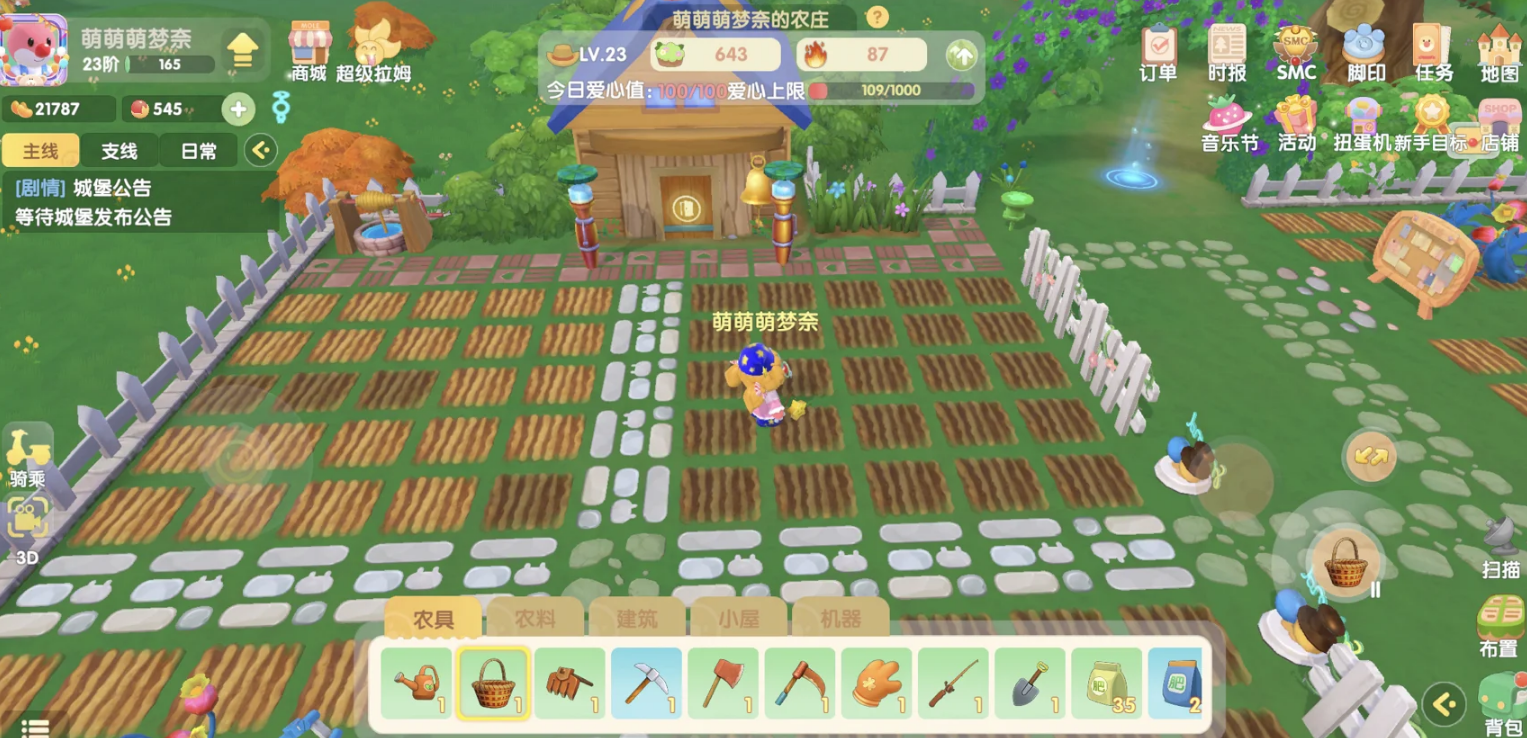Image resolution: width=1527 pixels, height=738 pixels.
Task: Tap the 骑乘 scooter mount button
Action: [x=28, y=456]
